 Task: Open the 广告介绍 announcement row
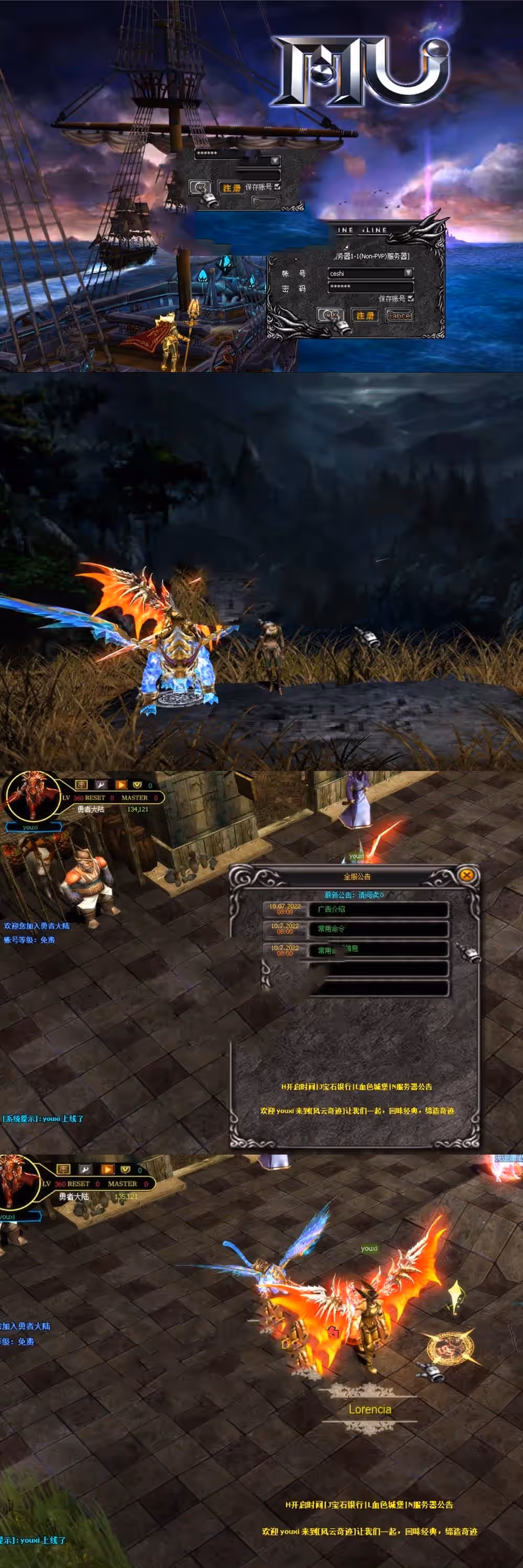(x=381, y=909)
